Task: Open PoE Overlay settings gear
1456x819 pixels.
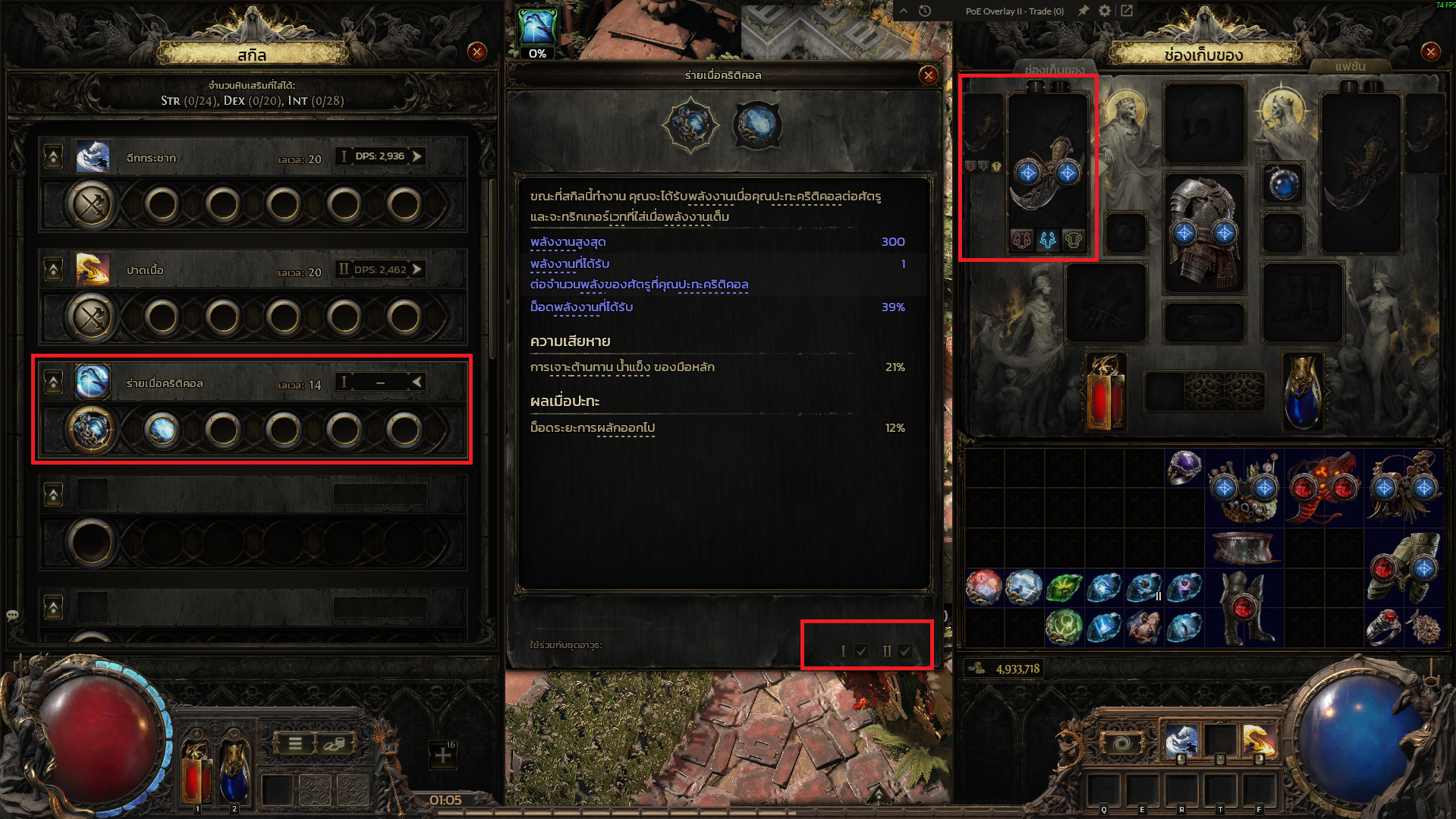Action: click(1105, 11)
